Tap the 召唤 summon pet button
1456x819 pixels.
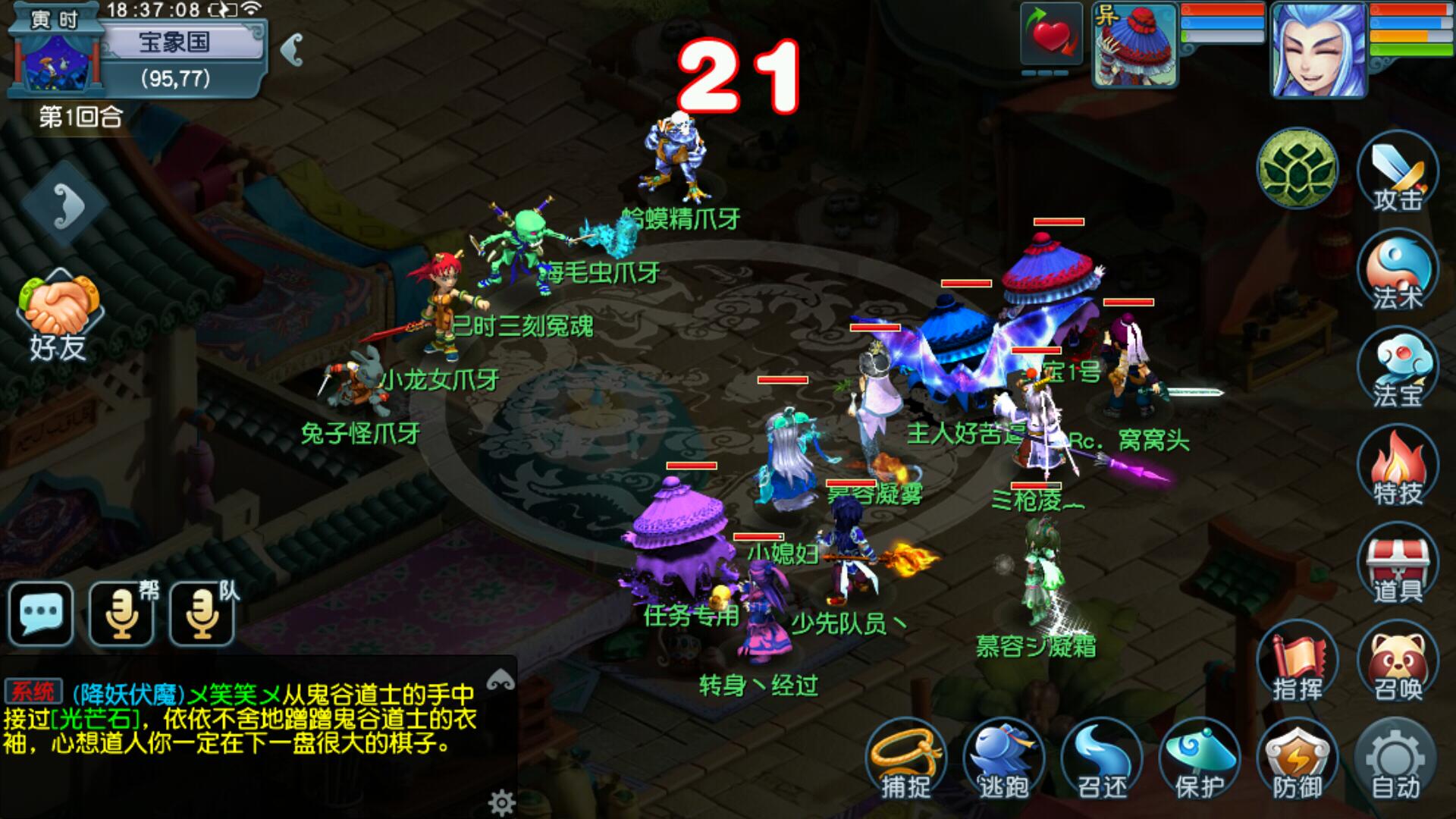coord(1397,664)
